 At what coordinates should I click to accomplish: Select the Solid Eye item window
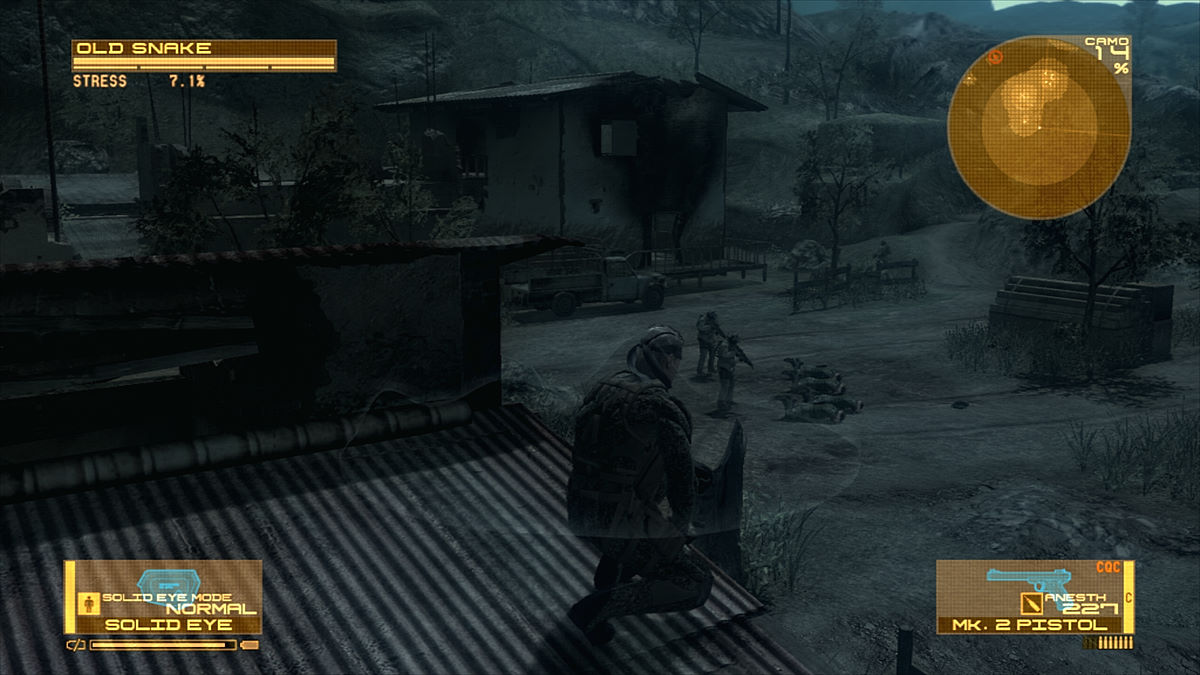coord(163,597)
